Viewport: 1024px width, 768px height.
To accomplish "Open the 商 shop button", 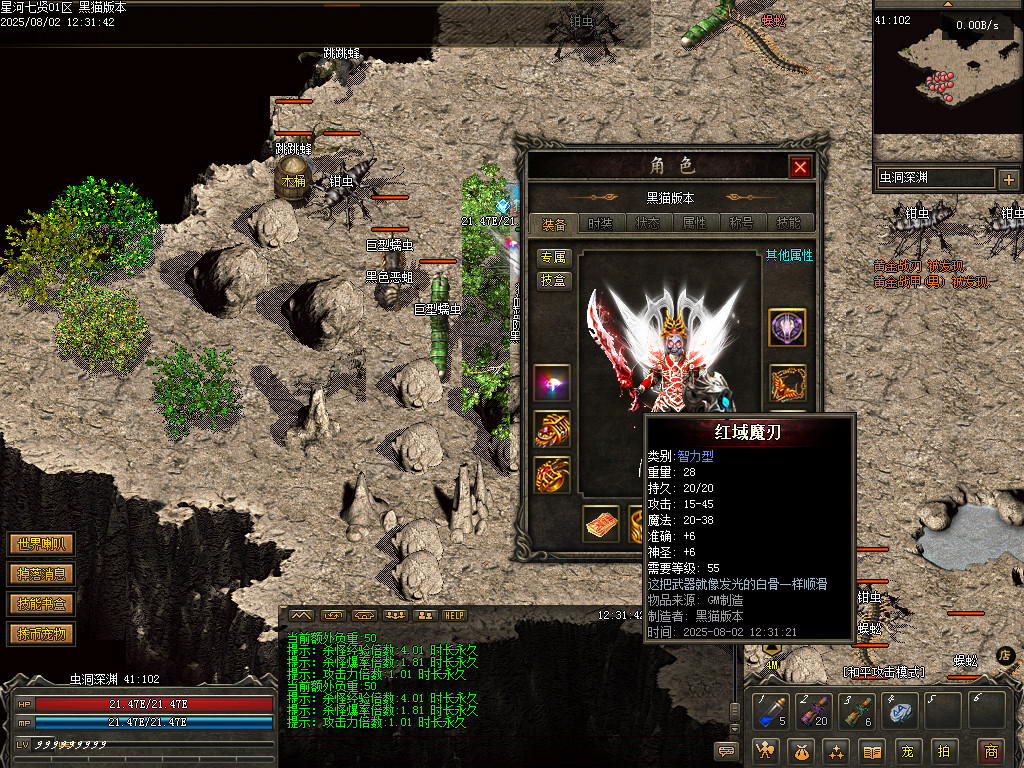I will tap(990, 751).
